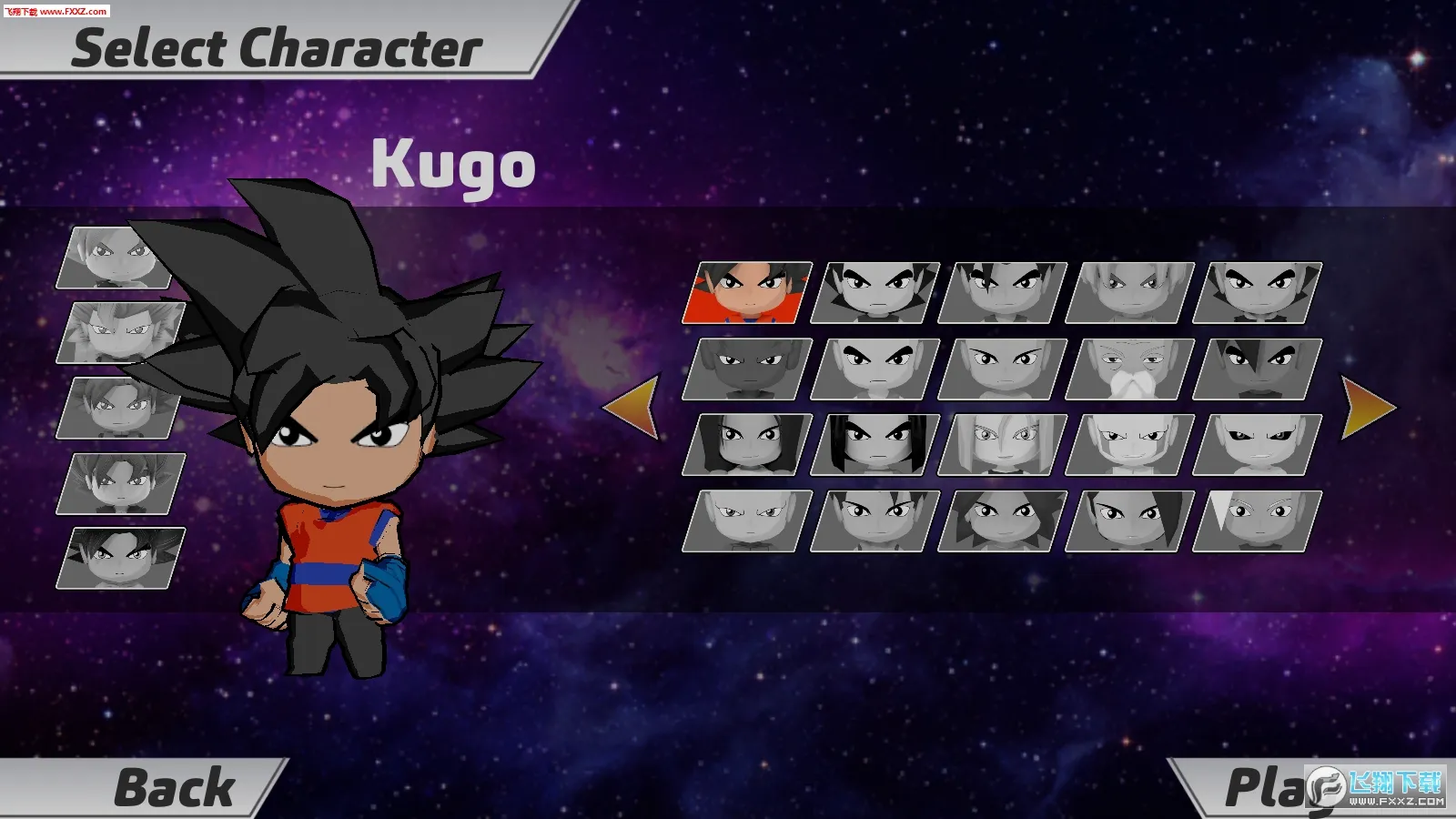This screenshot has height=819, width=1456.
Task: Click the left arrow for previous character page
Action: tap(637, 405)
